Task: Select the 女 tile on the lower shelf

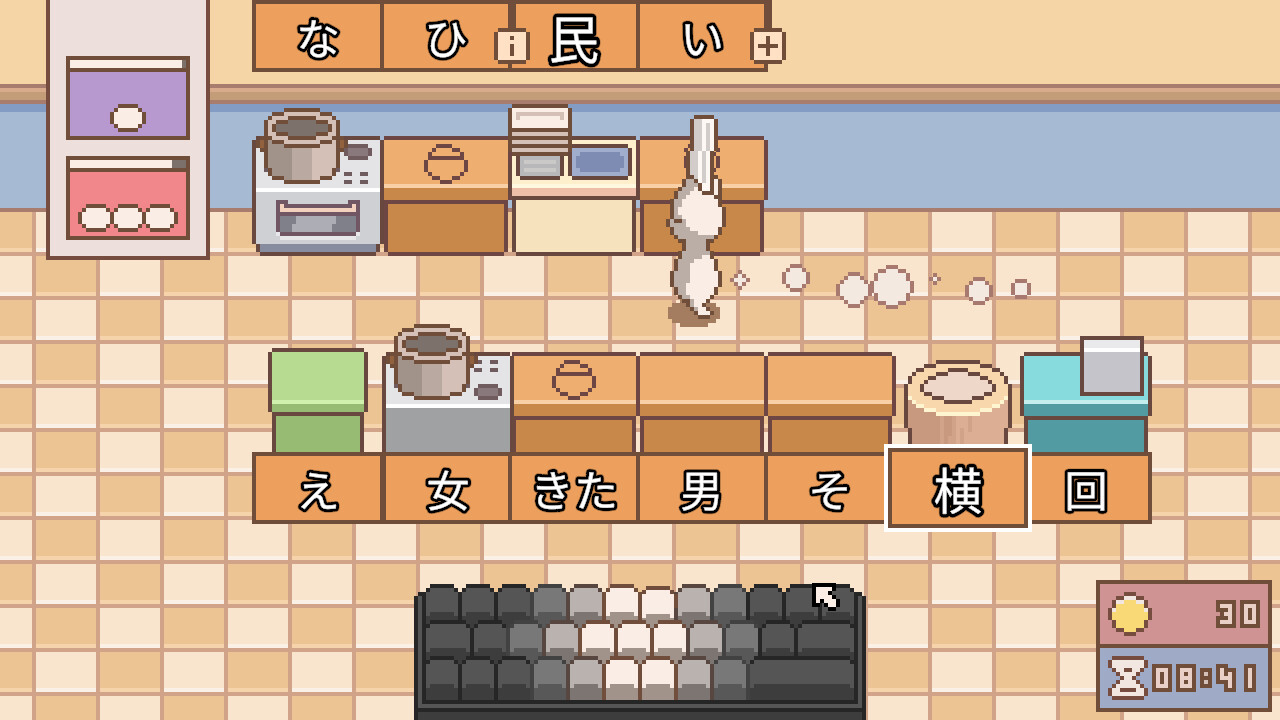Action: (448, 487)
